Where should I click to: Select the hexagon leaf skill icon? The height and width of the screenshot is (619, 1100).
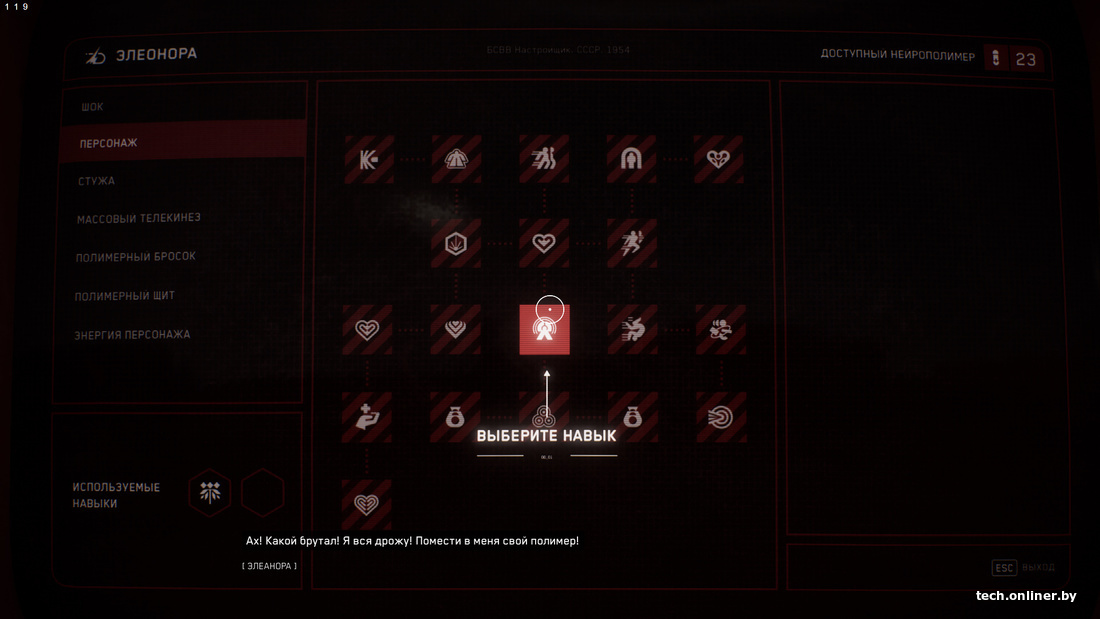point(456,243)
